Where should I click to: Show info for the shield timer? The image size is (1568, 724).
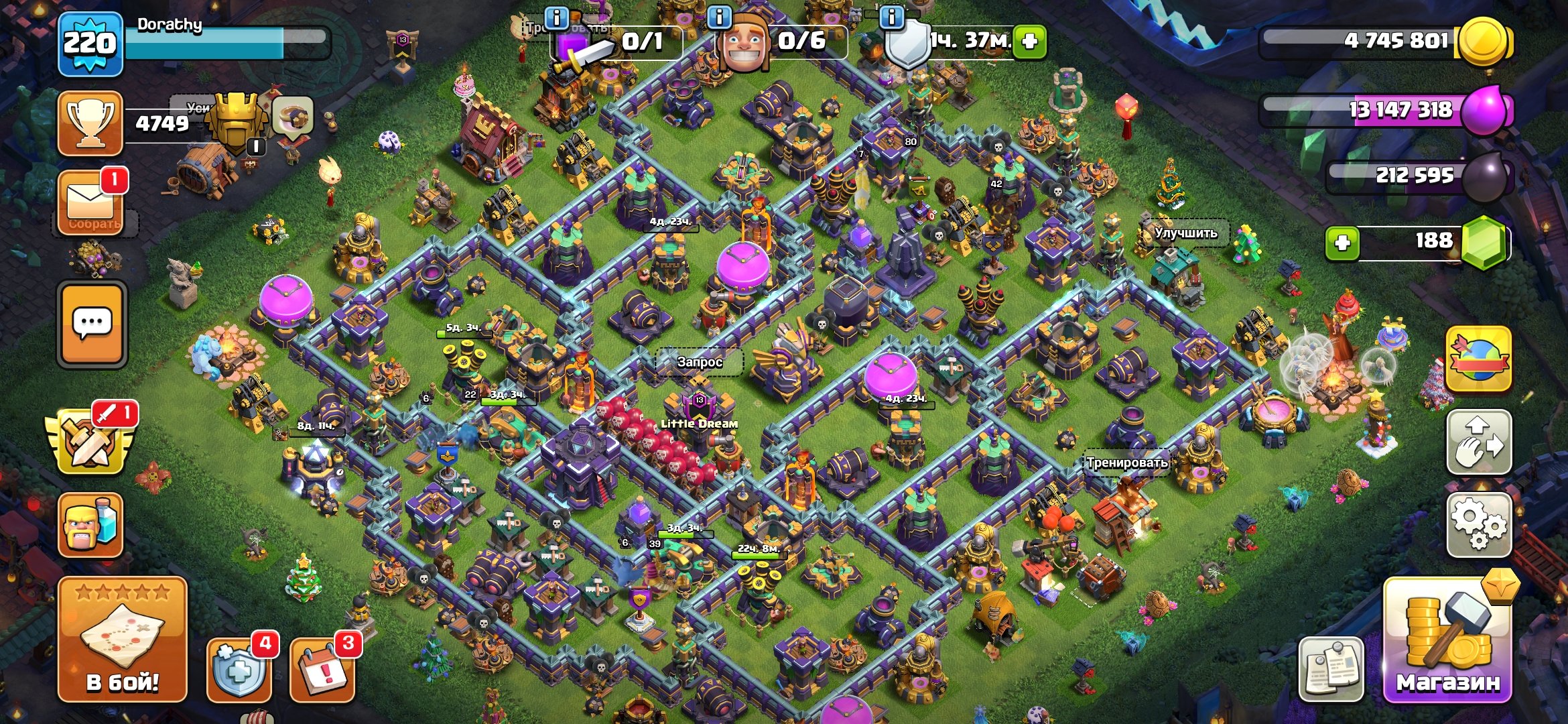tap(892, 17)
